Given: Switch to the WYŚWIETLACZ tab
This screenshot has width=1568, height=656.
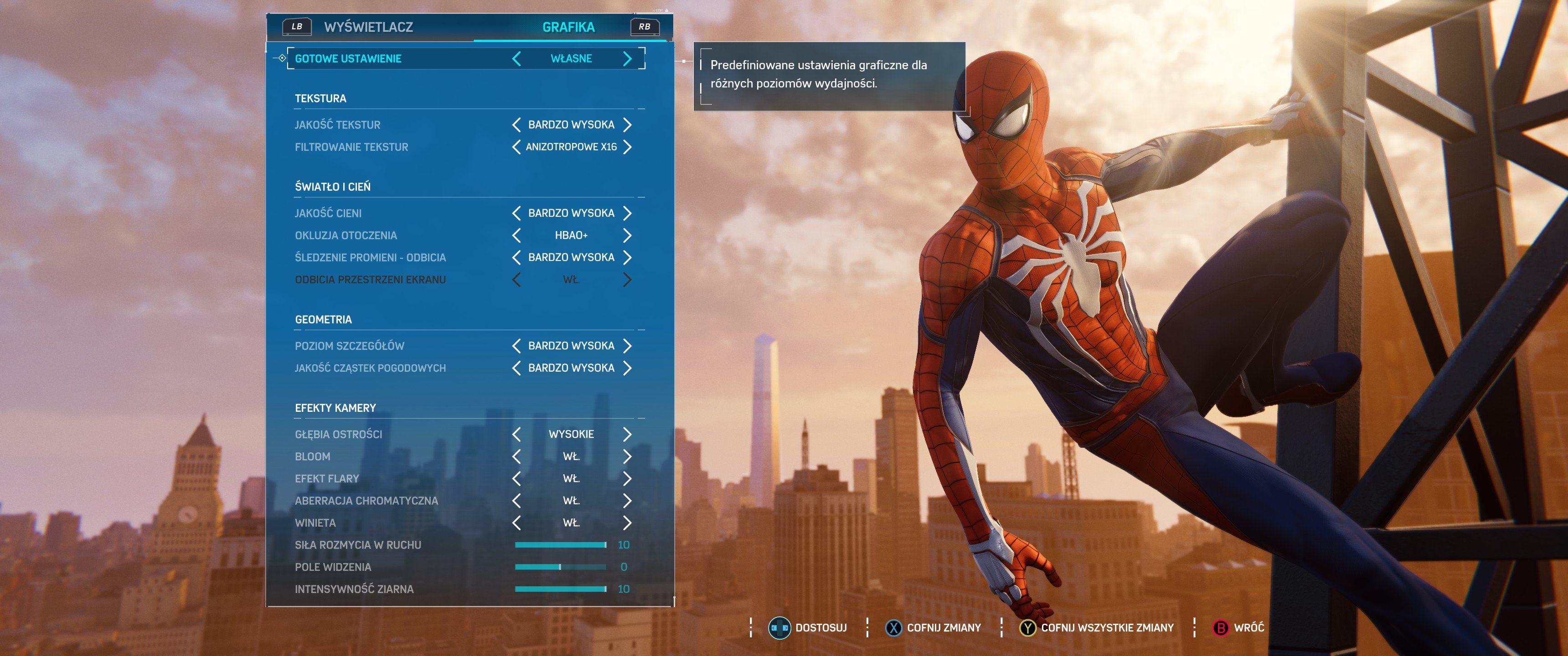Looking at the screenshot, I should coord(369,27).
